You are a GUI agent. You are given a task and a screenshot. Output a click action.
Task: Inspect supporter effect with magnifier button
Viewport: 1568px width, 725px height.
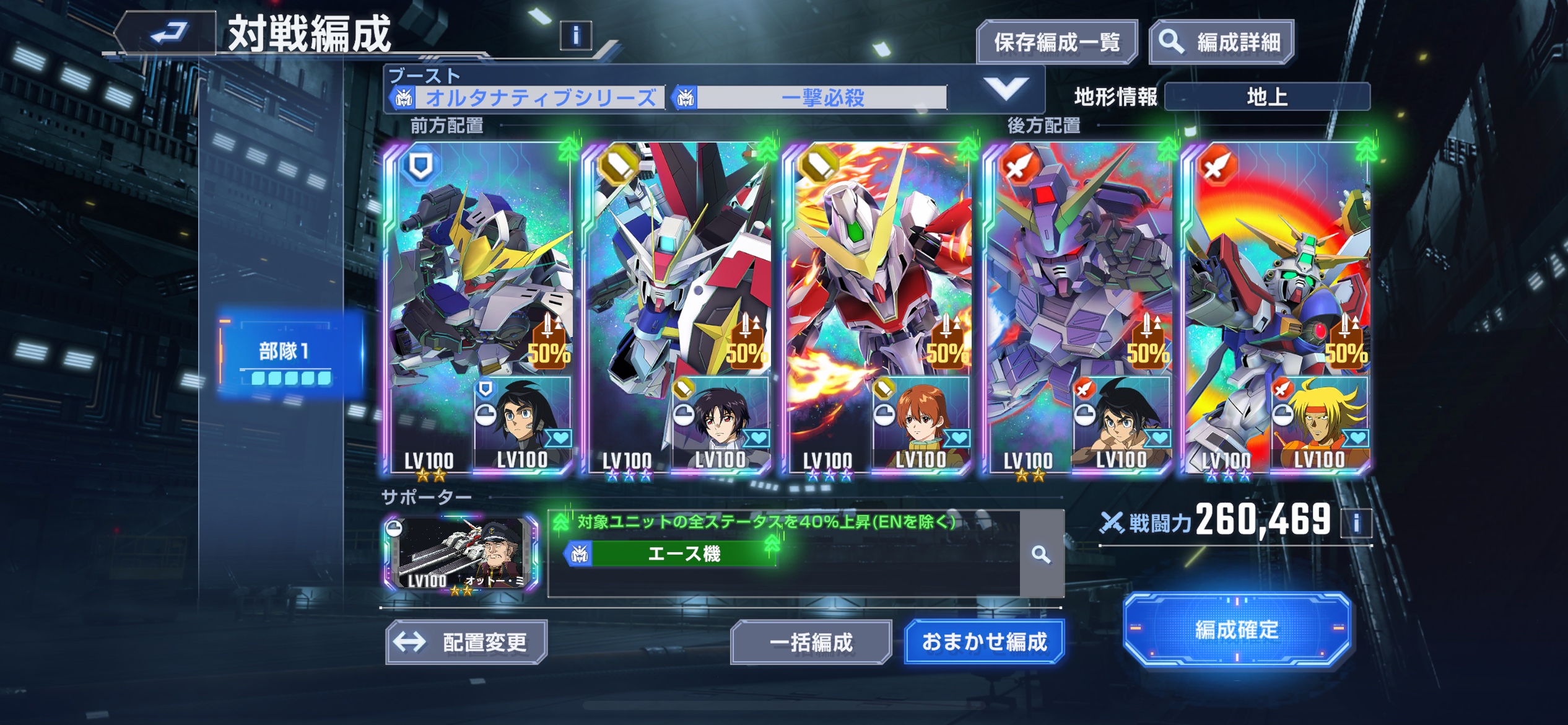pyautogui.click(x=1041, y=554)
